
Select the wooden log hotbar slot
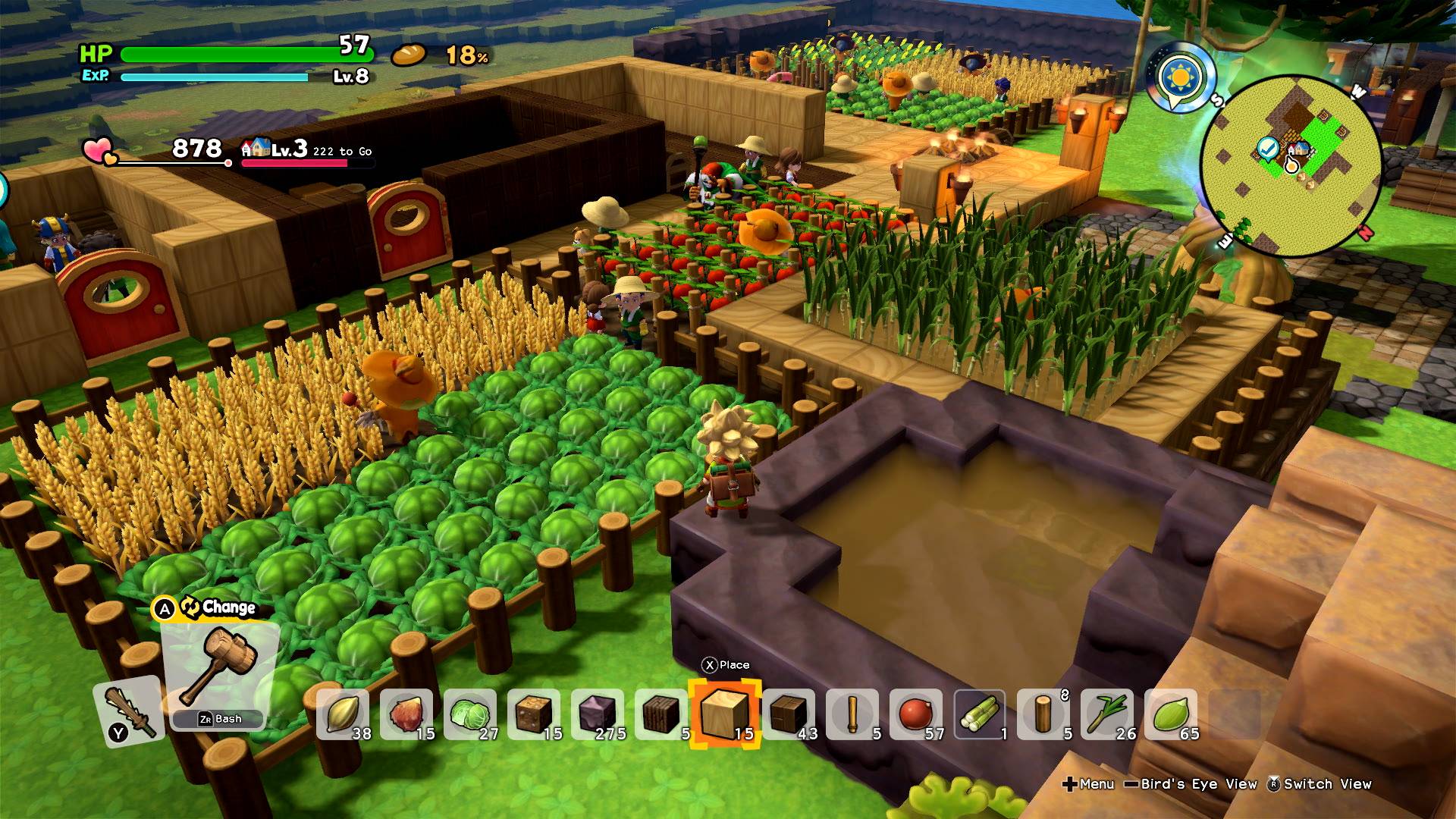click(x=1043, y=714)
